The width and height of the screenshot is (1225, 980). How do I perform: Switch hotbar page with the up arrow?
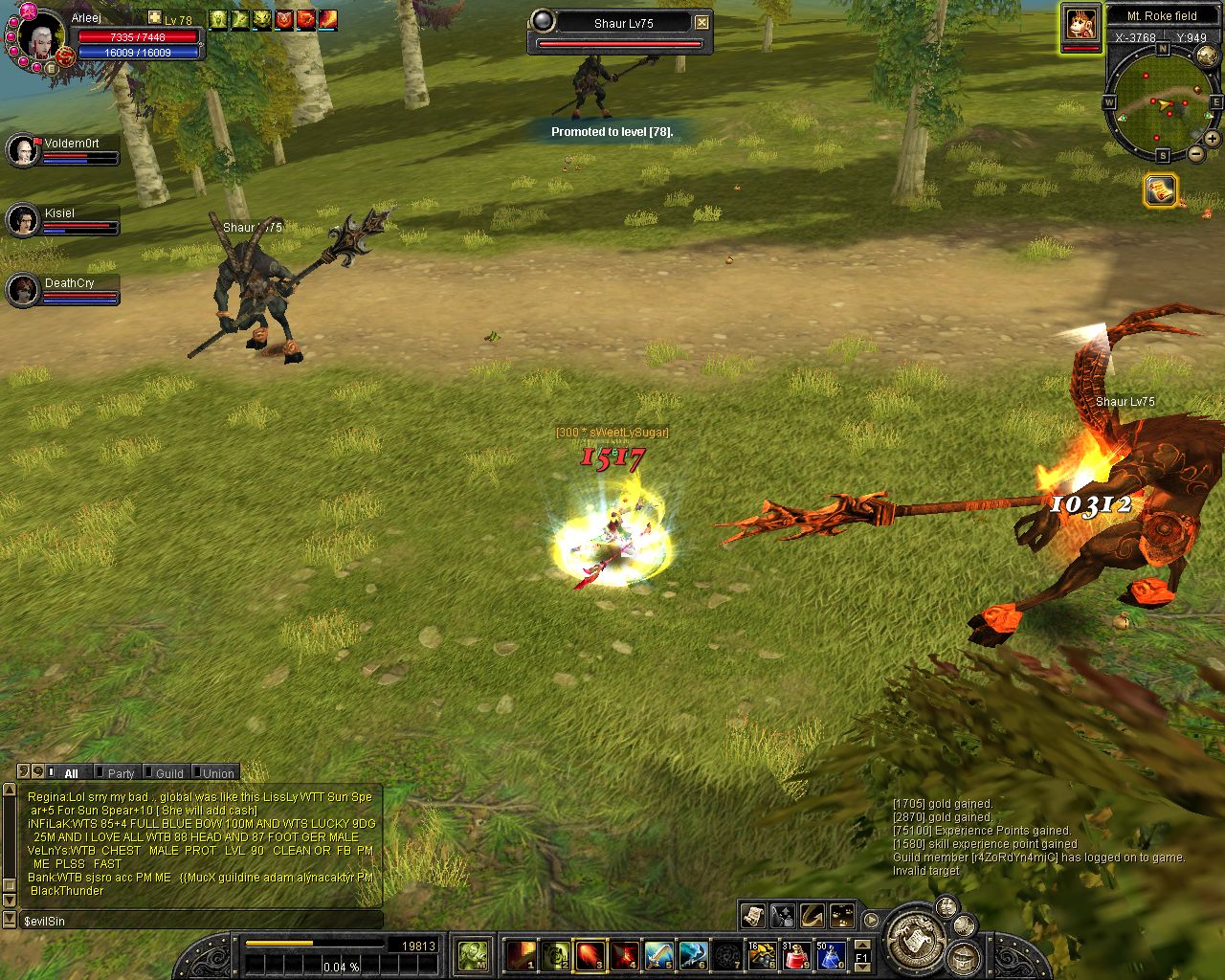861,943
